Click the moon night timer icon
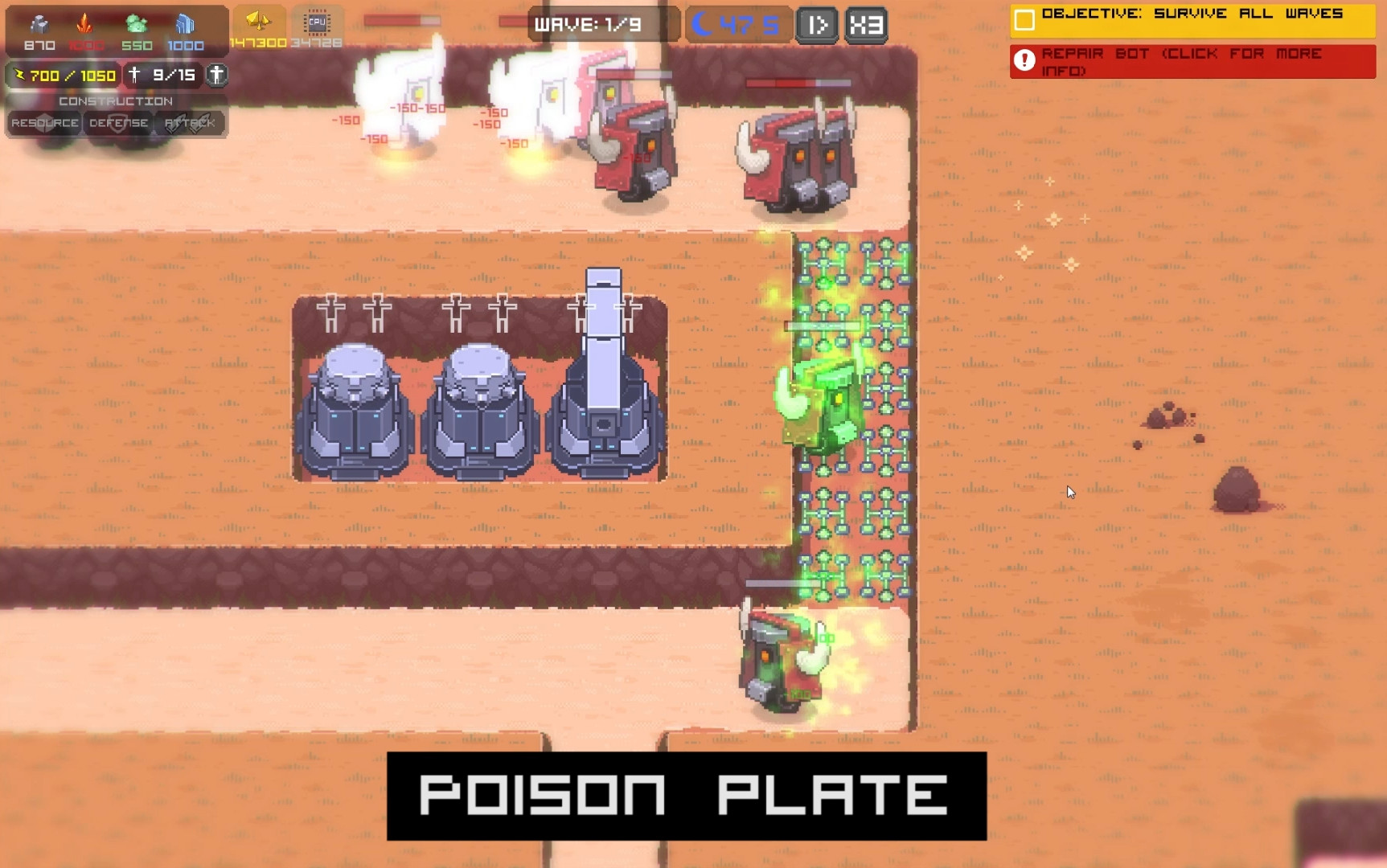Viewport: 1387px width, 868px height. (x=704, y=24)
